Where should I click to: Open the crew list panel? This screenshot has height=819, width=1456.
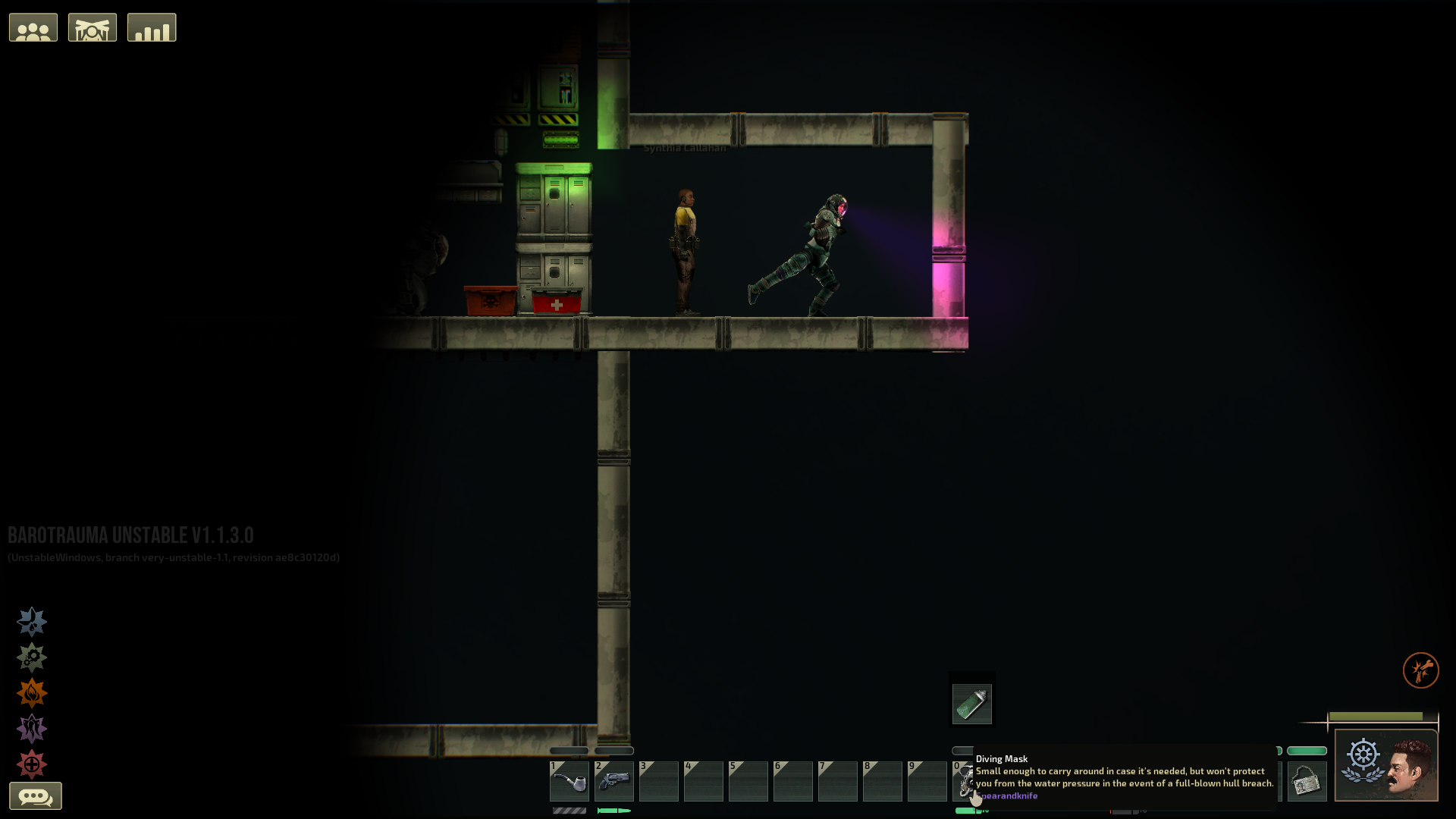tap(33, 28)
